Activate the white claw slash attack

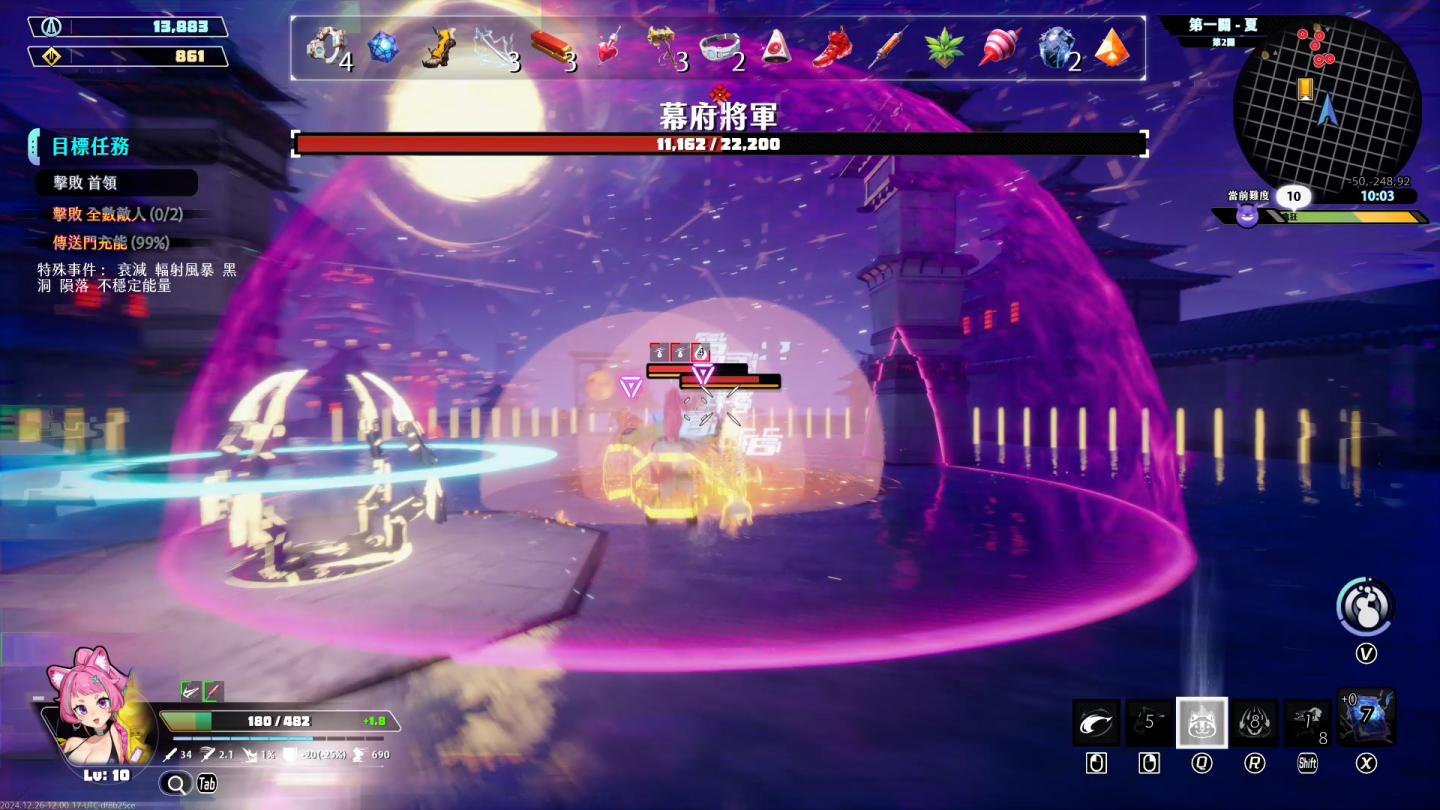tap(1096, 722)
